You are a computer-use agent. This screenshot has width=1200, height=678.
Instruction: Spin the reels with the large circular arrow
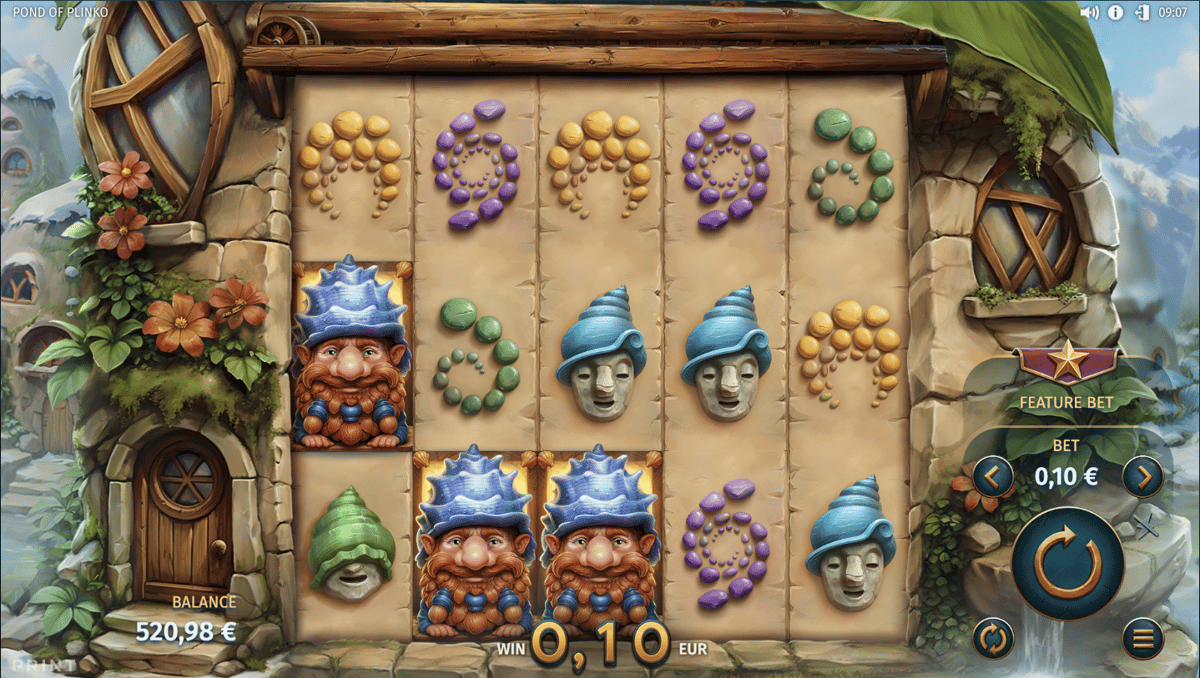(1066, 564)
